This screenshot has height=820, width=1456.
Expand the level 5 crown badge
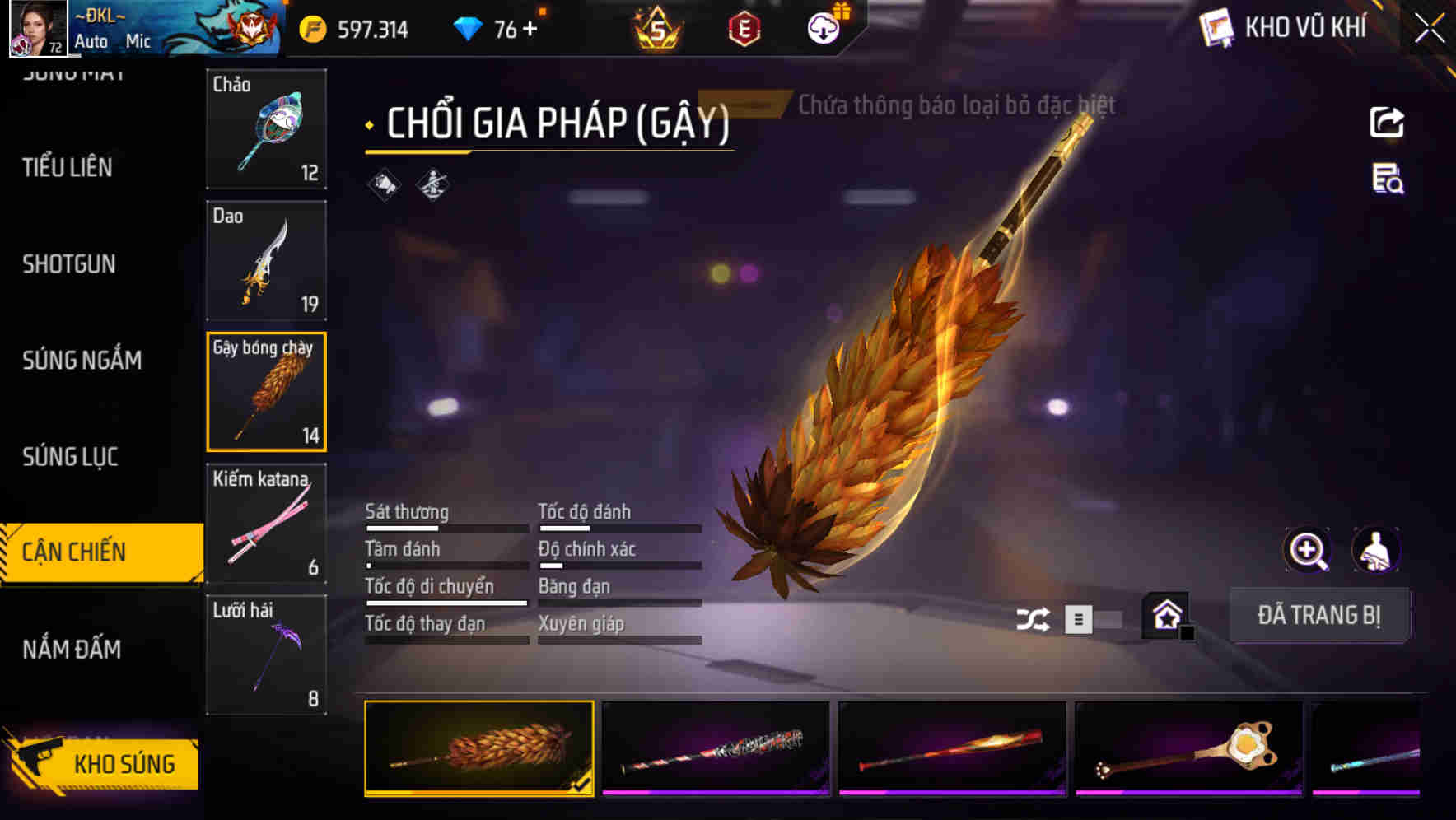pos(659,27)
